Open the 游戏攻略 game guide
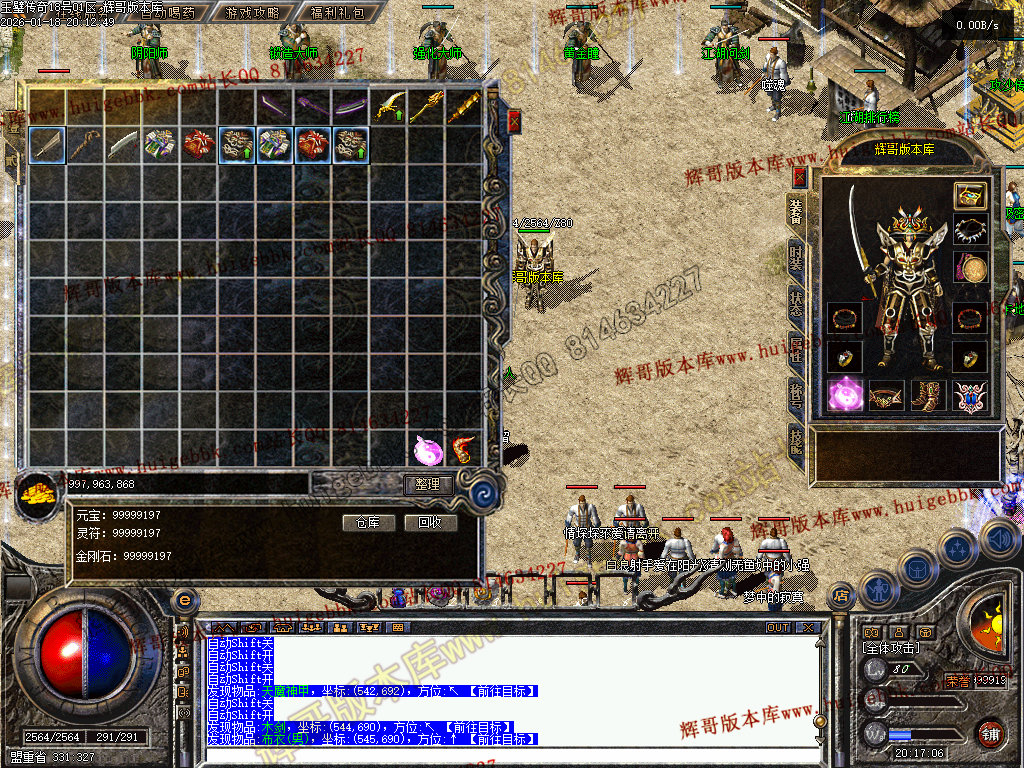Image resolution: width=1024 pixels, height=768 pixels. (x=252, y=13)
